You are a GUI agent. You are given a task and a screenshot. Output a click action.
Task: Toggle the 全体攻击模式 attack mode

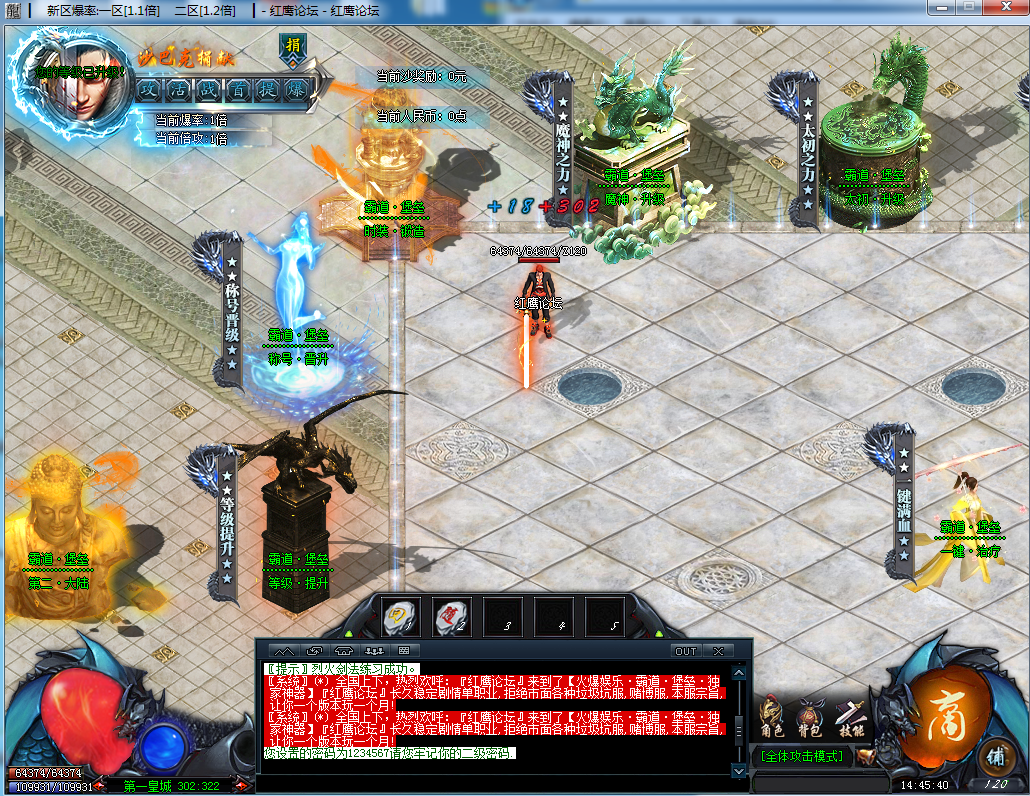coord(802,756)
